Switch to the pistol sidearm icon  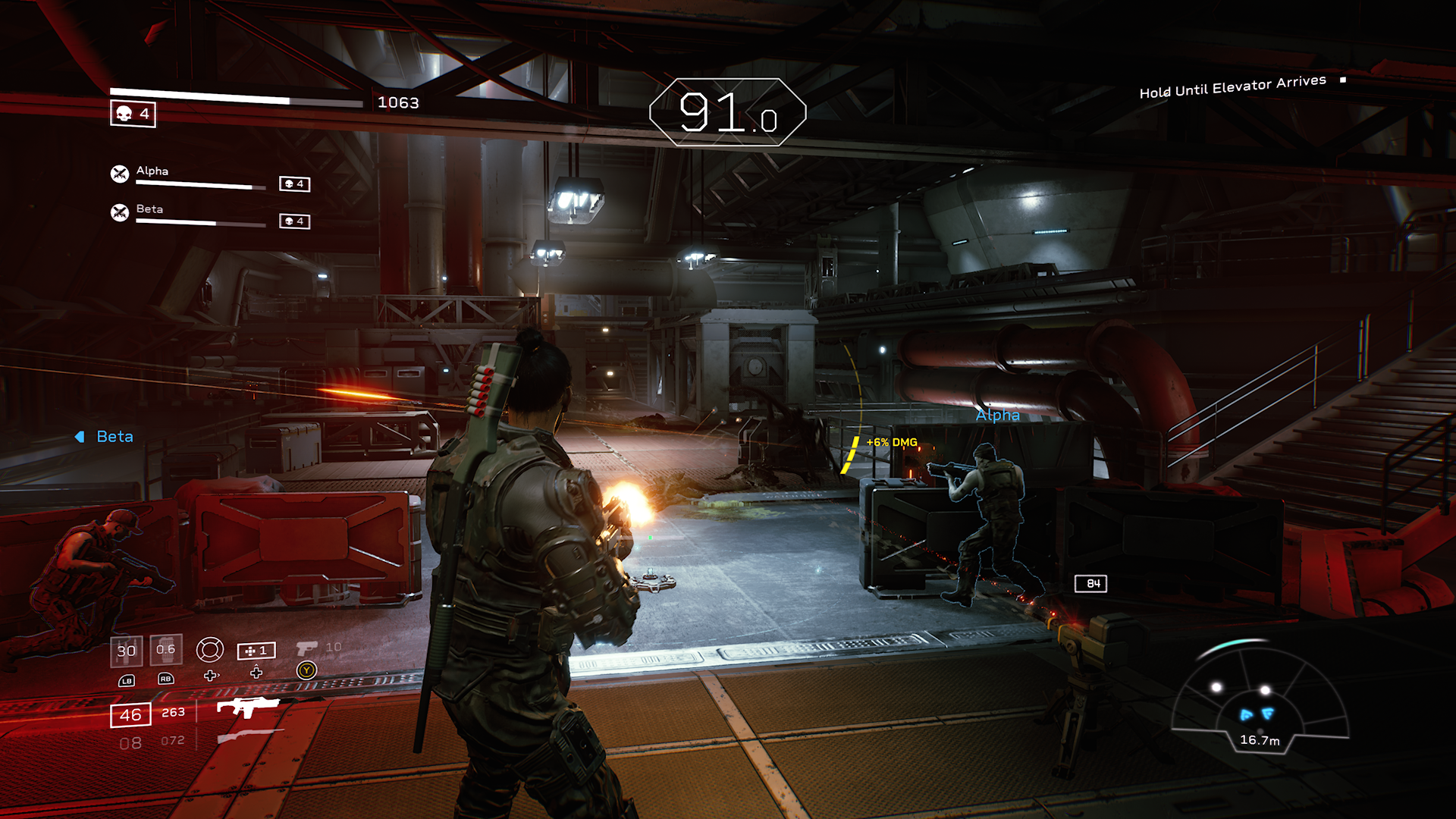306,648
